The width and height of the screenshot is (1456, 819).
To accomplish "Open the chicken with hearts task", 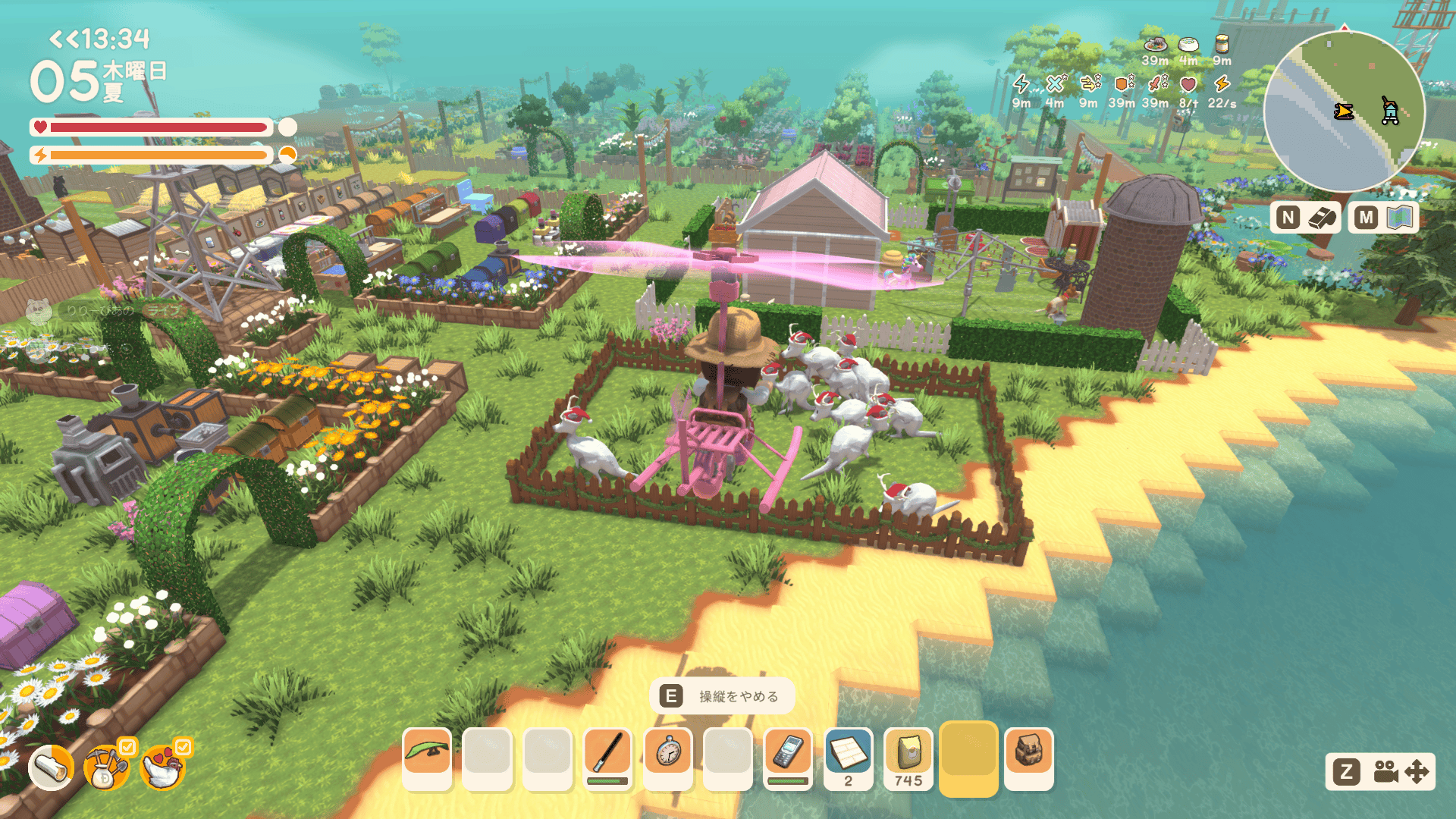I will [x=162, y=768].
